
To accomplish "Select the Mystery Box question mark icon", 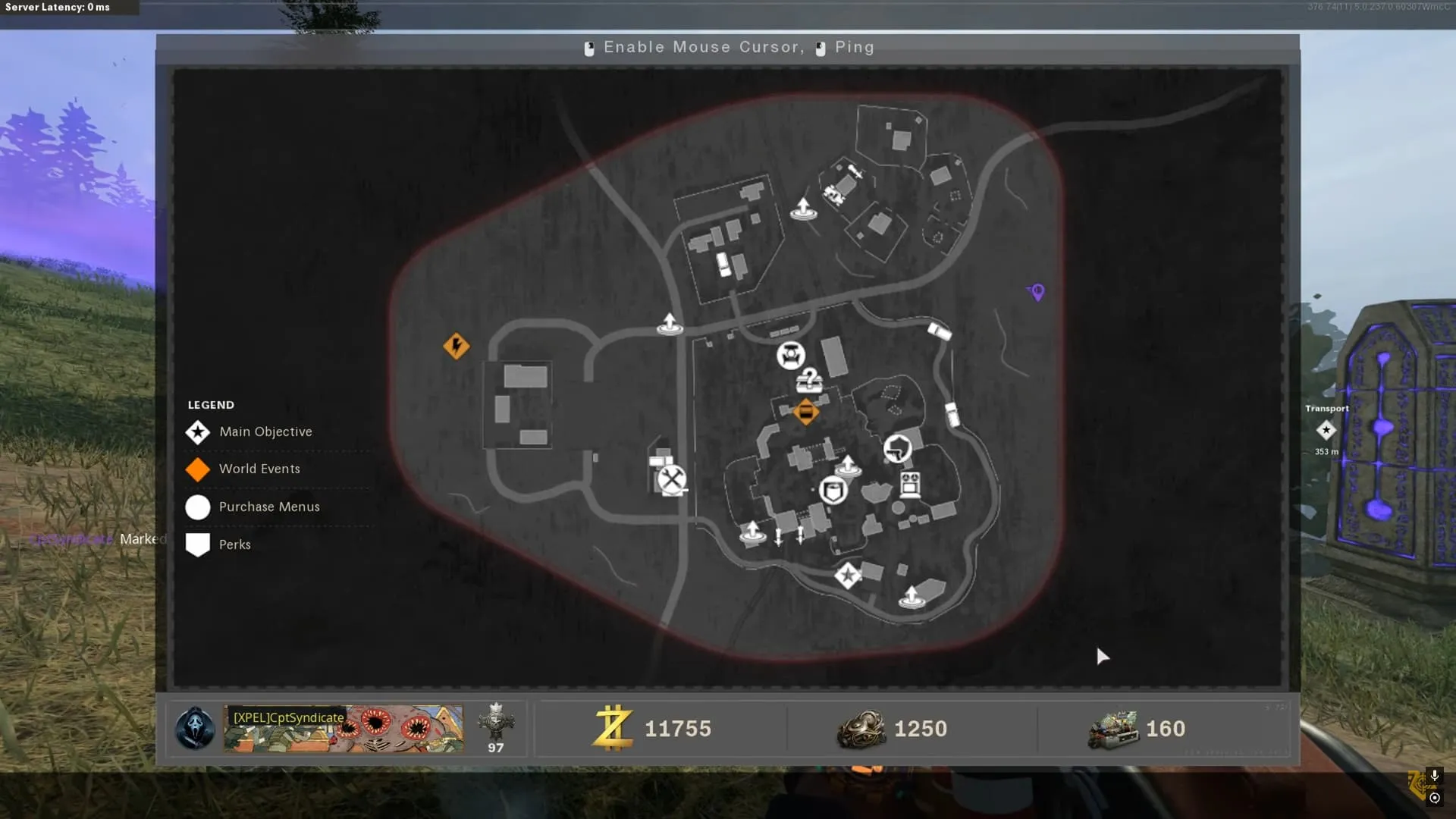I will 810,380.
